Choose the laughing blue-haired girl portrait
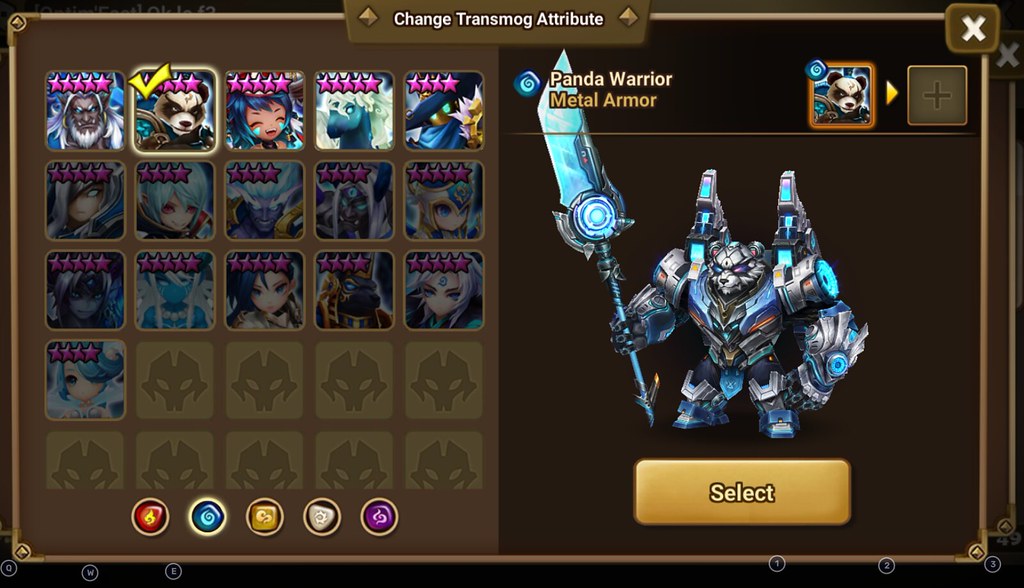Image resolution: width=1024 pixels, height=588 pixels. (264, 111)
